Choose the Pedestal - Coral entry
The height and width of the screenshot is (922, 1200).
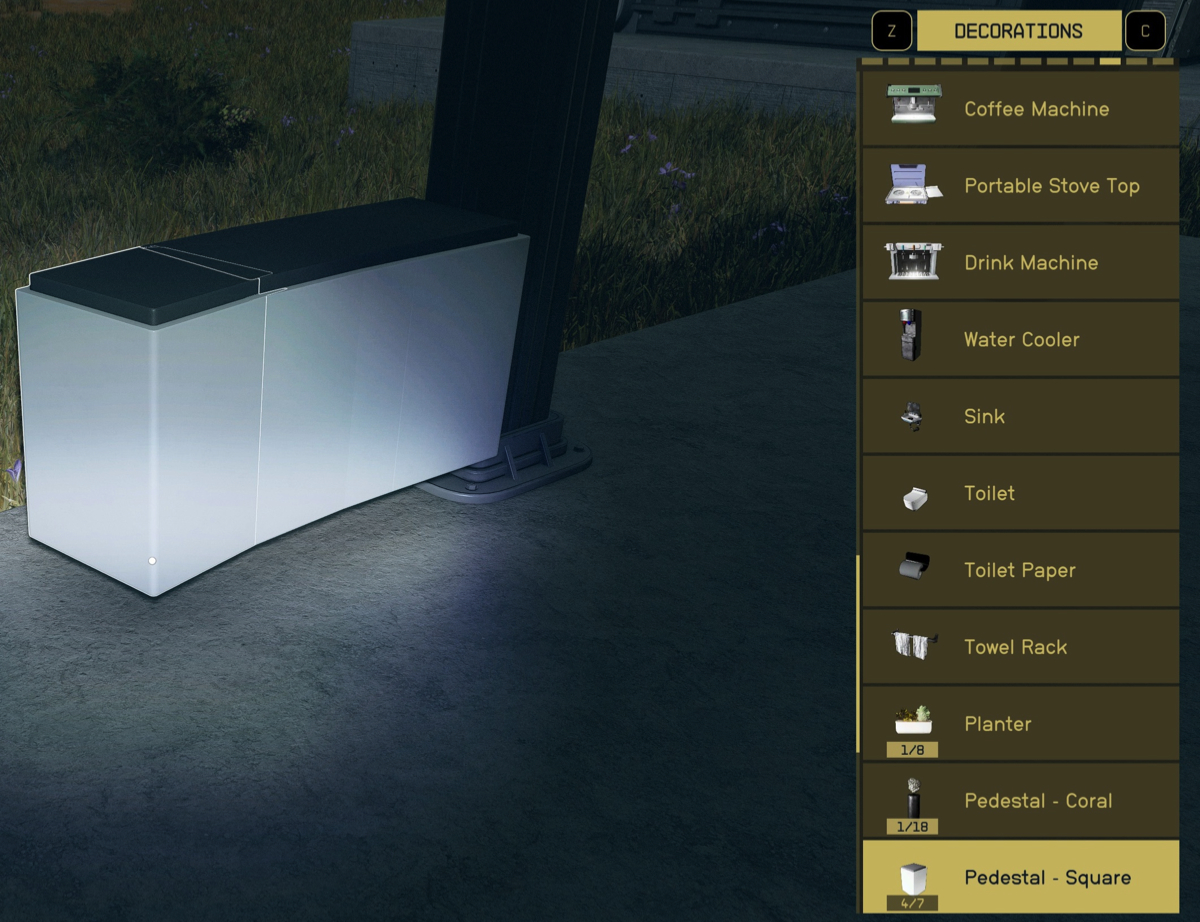pyautogui.click(x=1020, y=801)
